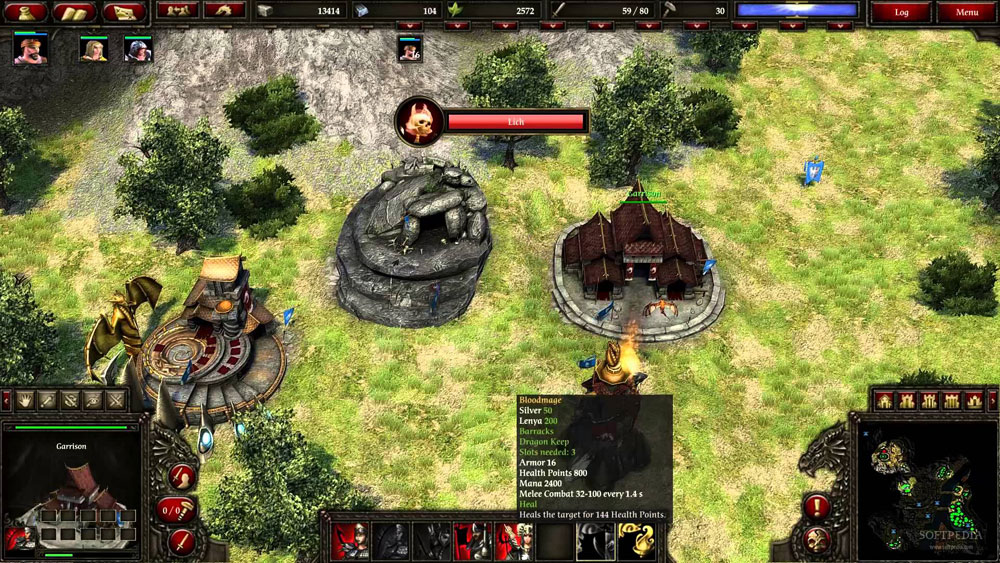Image resolution: width=1000 pixels, height=563 pixels.
Task: Click the exclamation mark alert button
Action: (817, 507)
